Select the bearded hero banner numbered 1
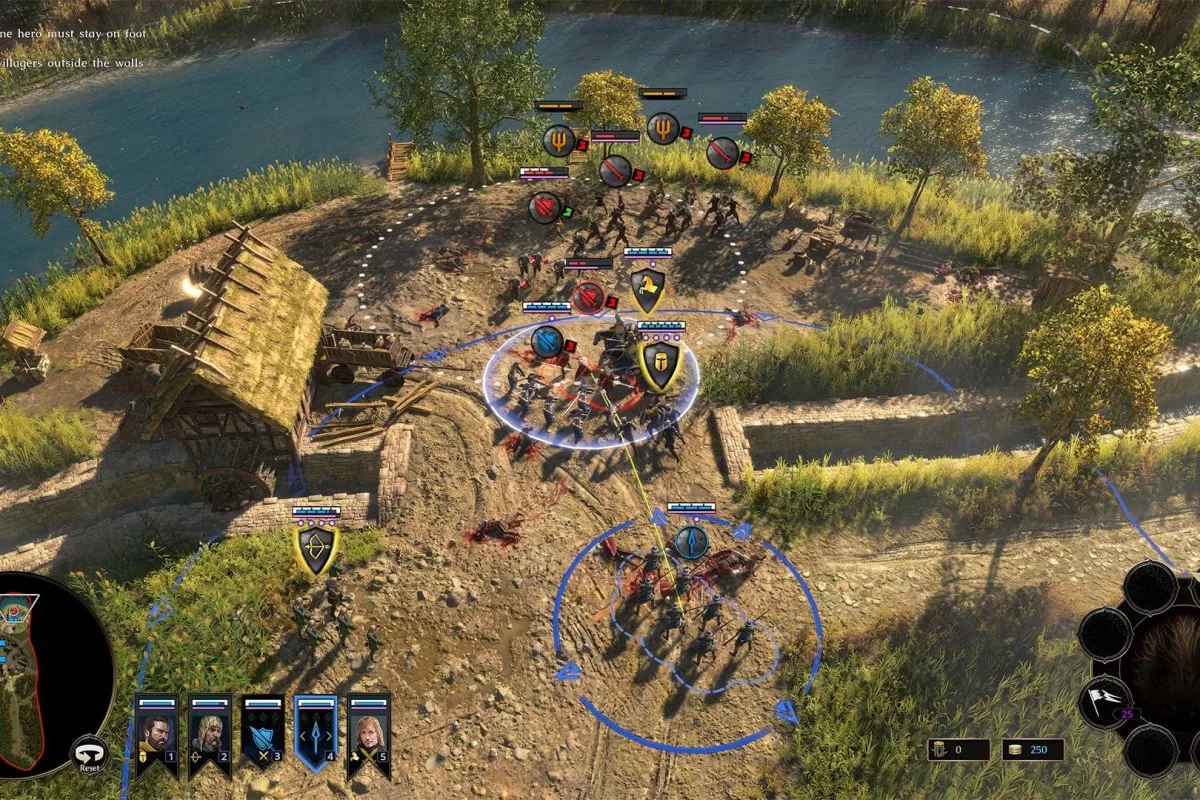The width and height of the screenshot is (1200, 800). point(156,734)
